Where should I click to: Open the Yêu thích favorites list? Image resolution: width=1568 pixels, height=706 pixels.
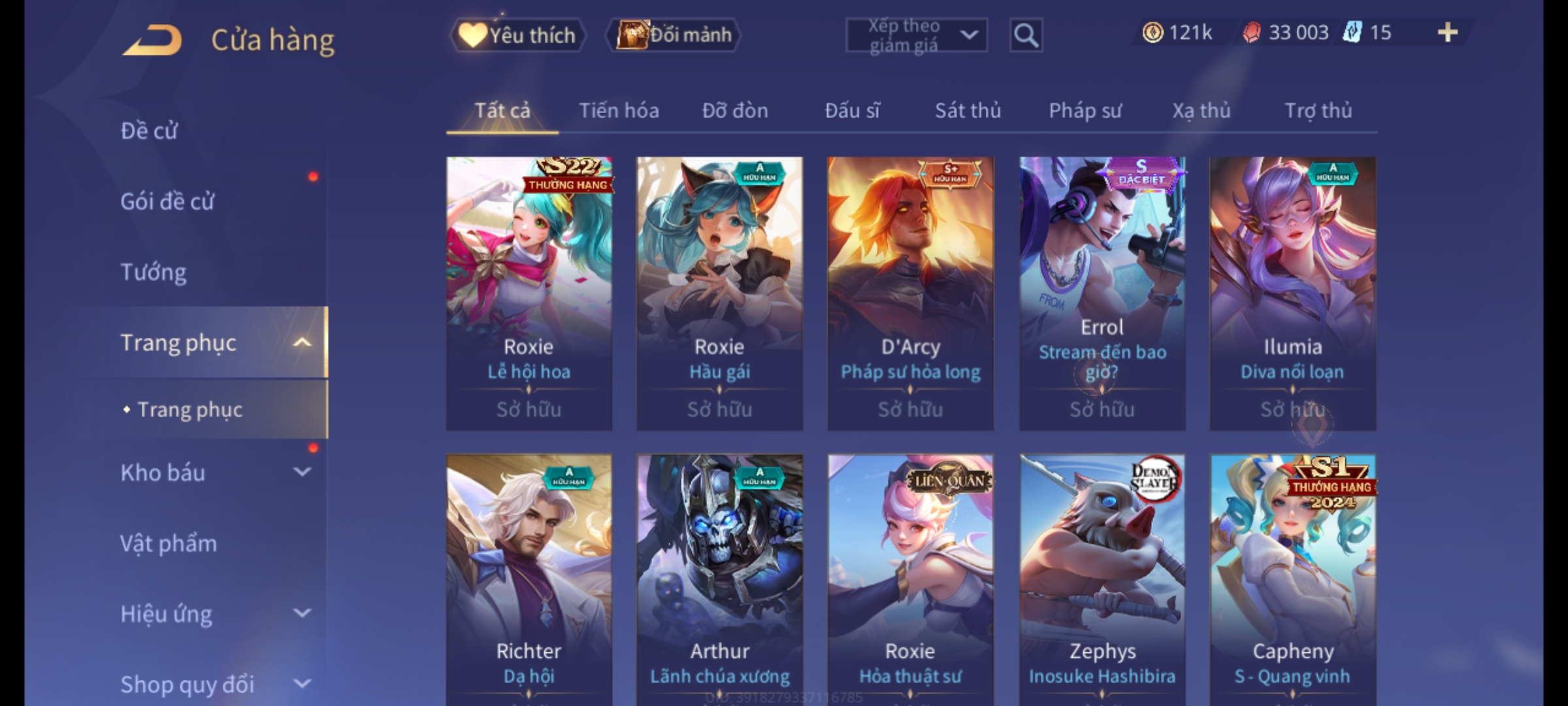518,35
